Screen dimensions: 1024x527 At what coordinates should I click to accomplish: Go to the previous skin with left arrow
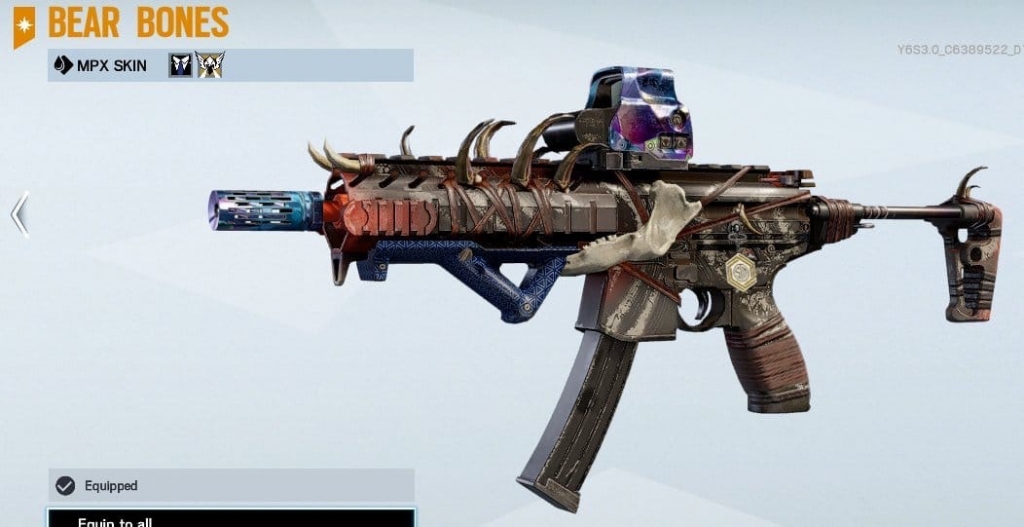(19, 214)
